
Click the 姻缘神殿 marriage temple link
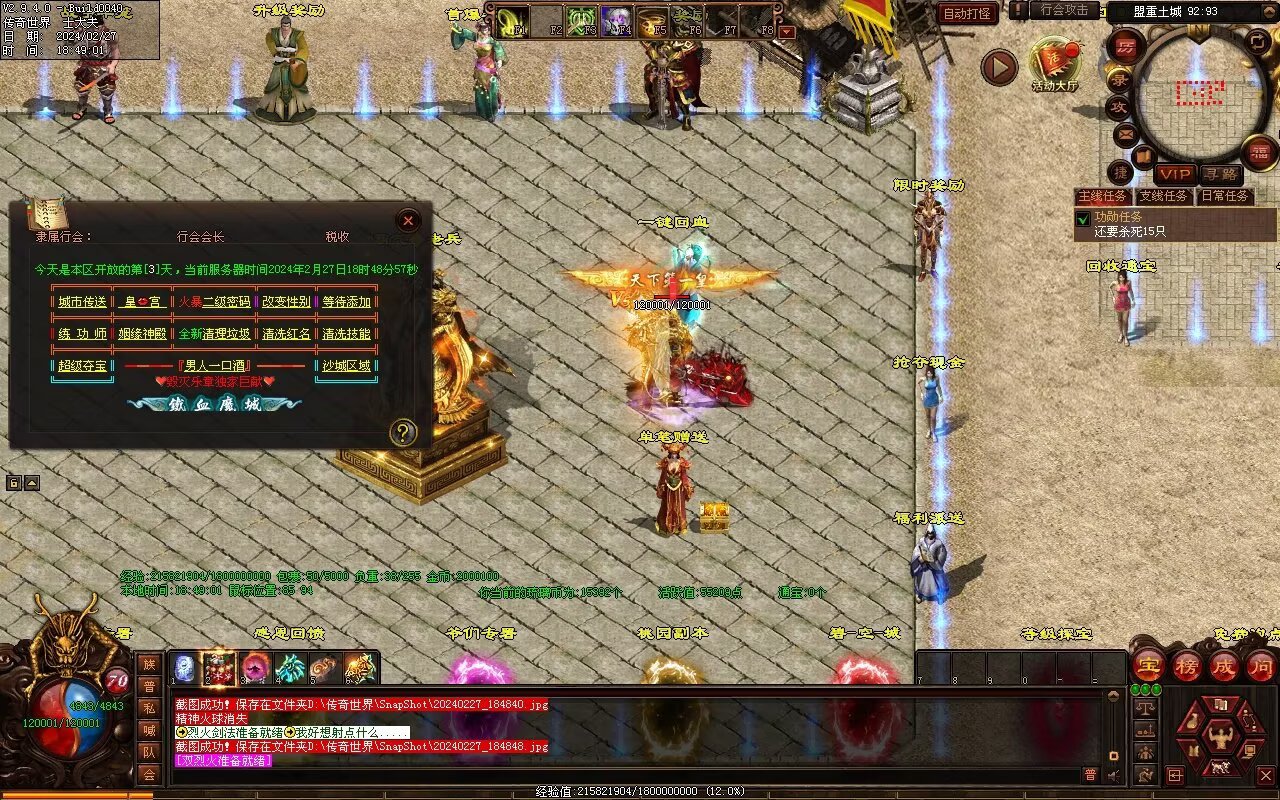coord(142,334)
